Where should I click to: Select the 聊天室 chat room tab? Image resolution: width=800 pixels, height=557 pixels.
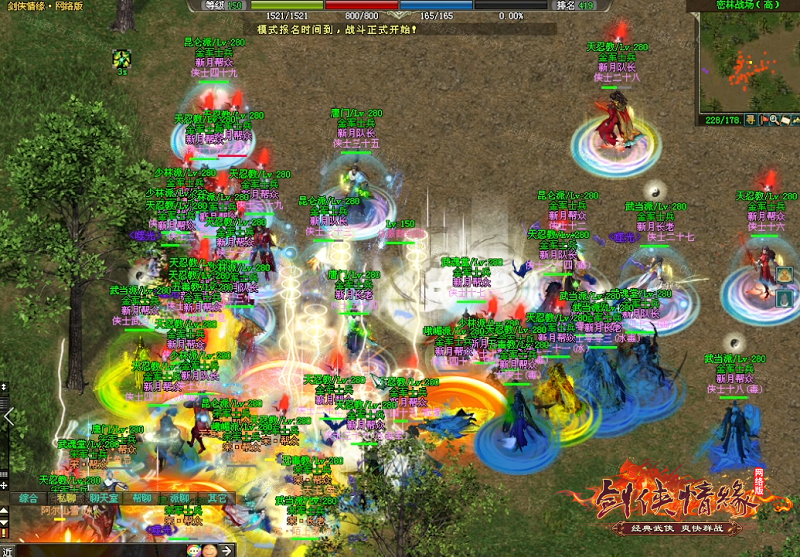click(x=103, y=497)
